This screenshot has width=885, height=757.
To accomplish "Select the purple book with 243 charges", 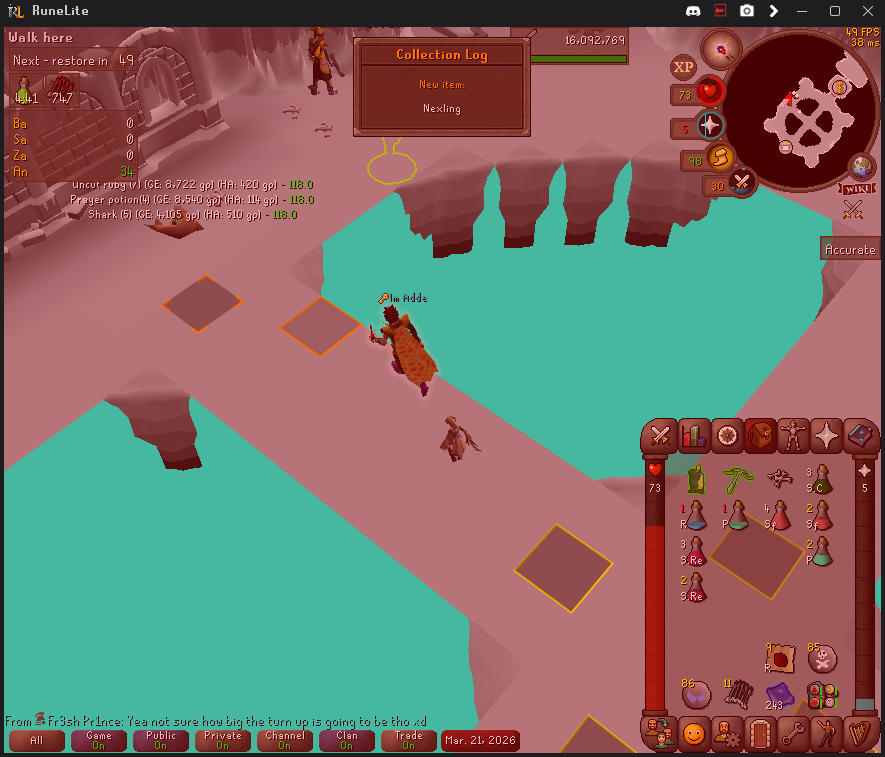I will (x=780, y=693).
